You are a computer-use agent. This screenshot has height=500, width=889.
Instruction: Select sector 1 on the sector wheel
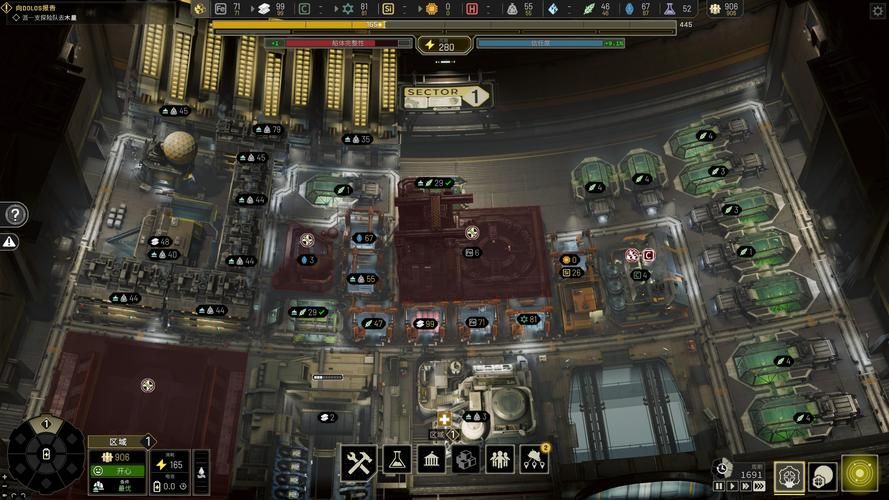(x=46, y=424)
